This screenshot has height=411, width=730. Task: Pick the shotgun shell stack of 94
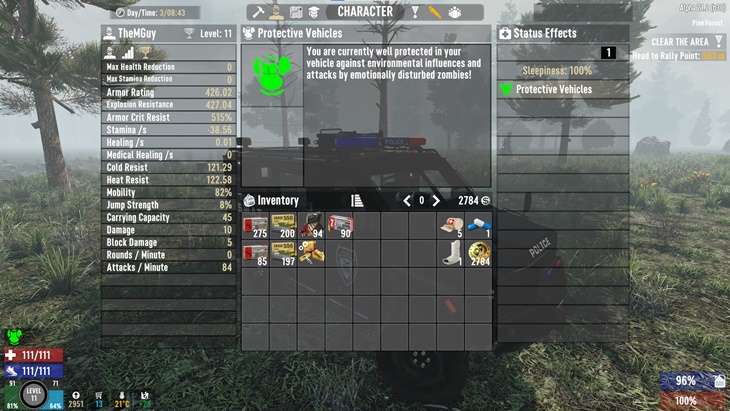312,225
